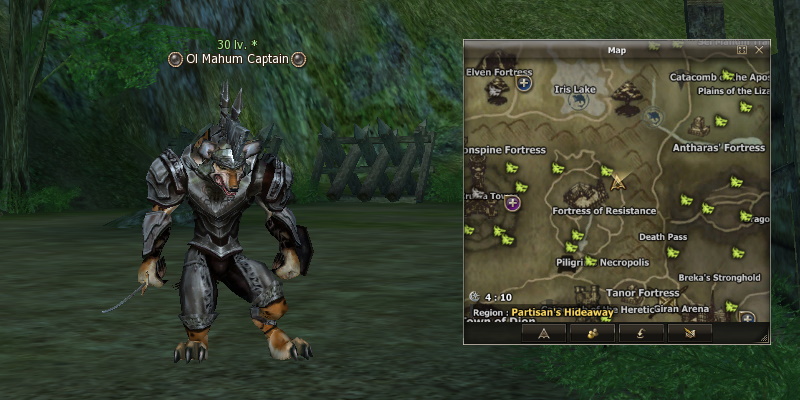
Task: Click the first map button with arrowhead icon
Action: (x=544, y=333)
